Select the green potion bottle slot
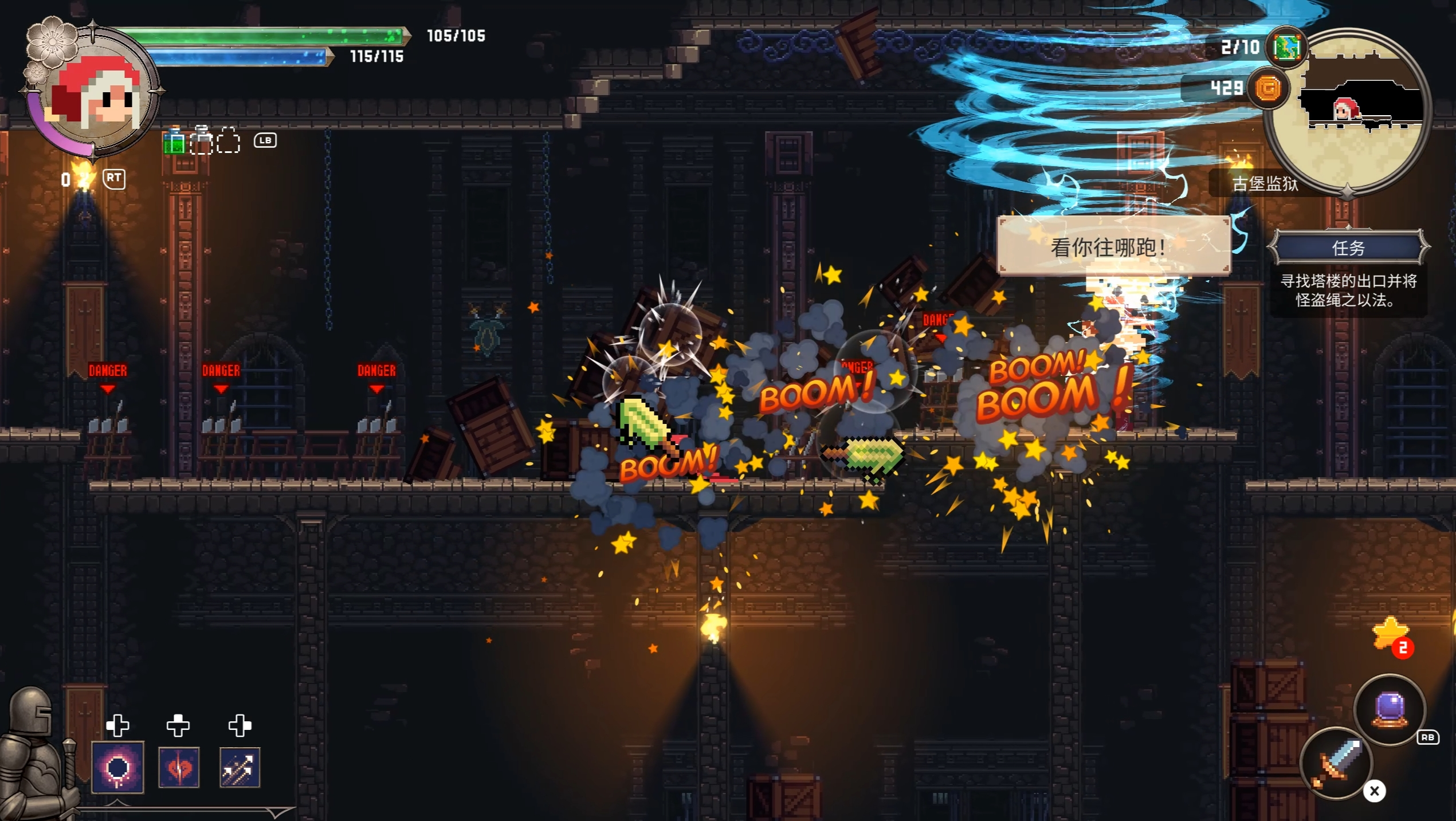Viewport: 1456px width, 821px height. (x=174, y=142)
